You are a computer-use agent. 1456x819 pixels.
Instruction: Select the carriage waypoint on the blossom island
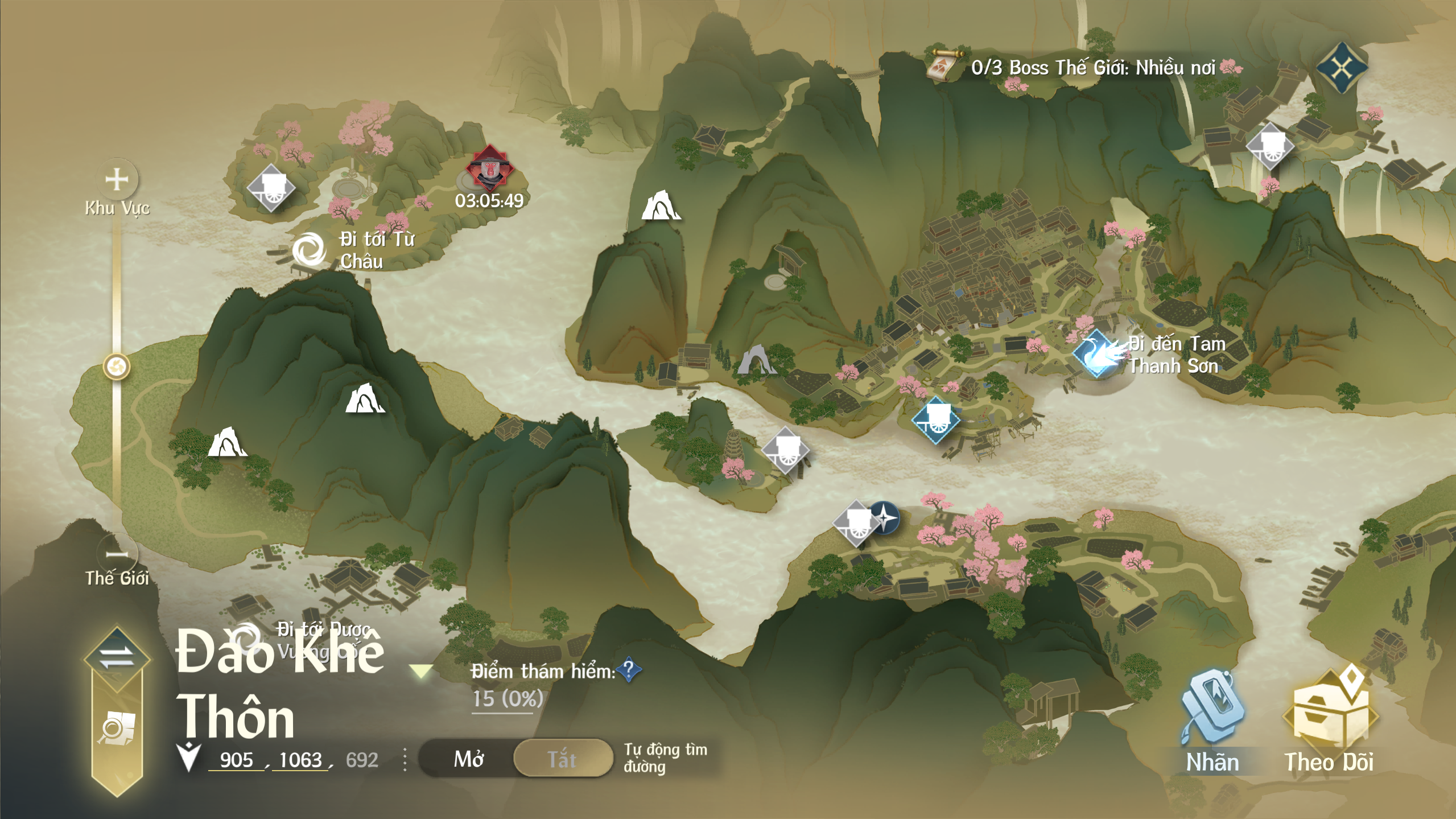(271, 188)
